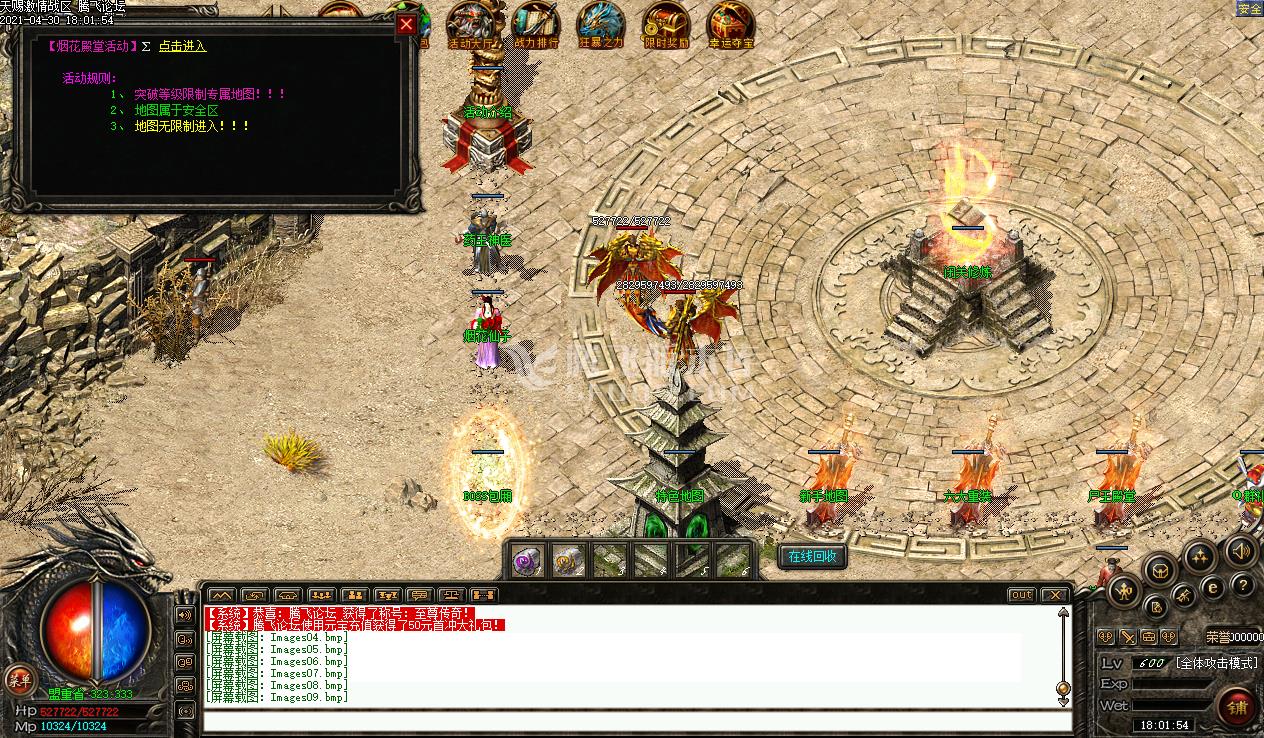Open the bag inventory chest button
This screenshot has height=738, width=1264.
1160,570
